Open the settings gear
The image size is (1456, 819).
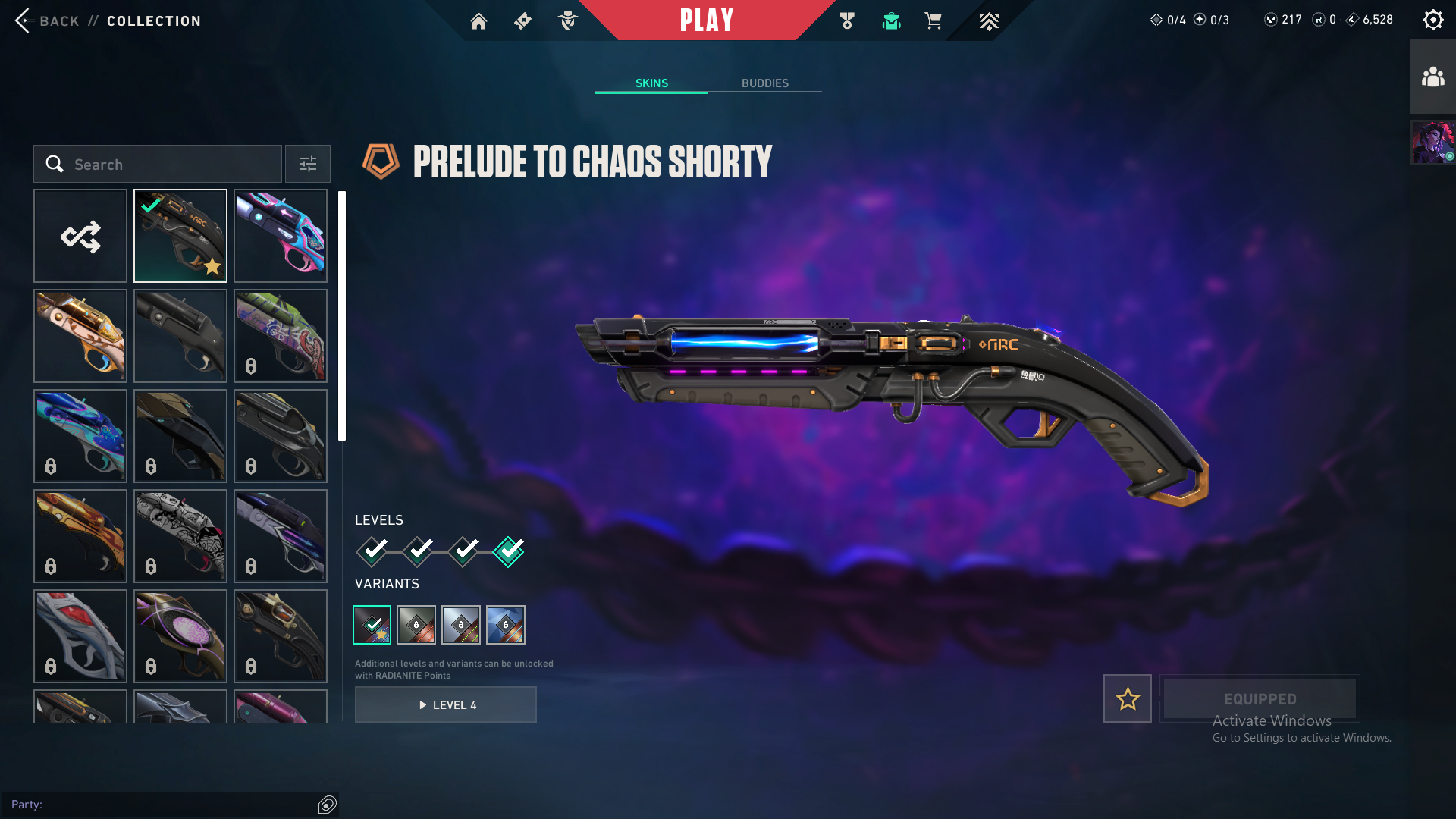coord(1432,20)
